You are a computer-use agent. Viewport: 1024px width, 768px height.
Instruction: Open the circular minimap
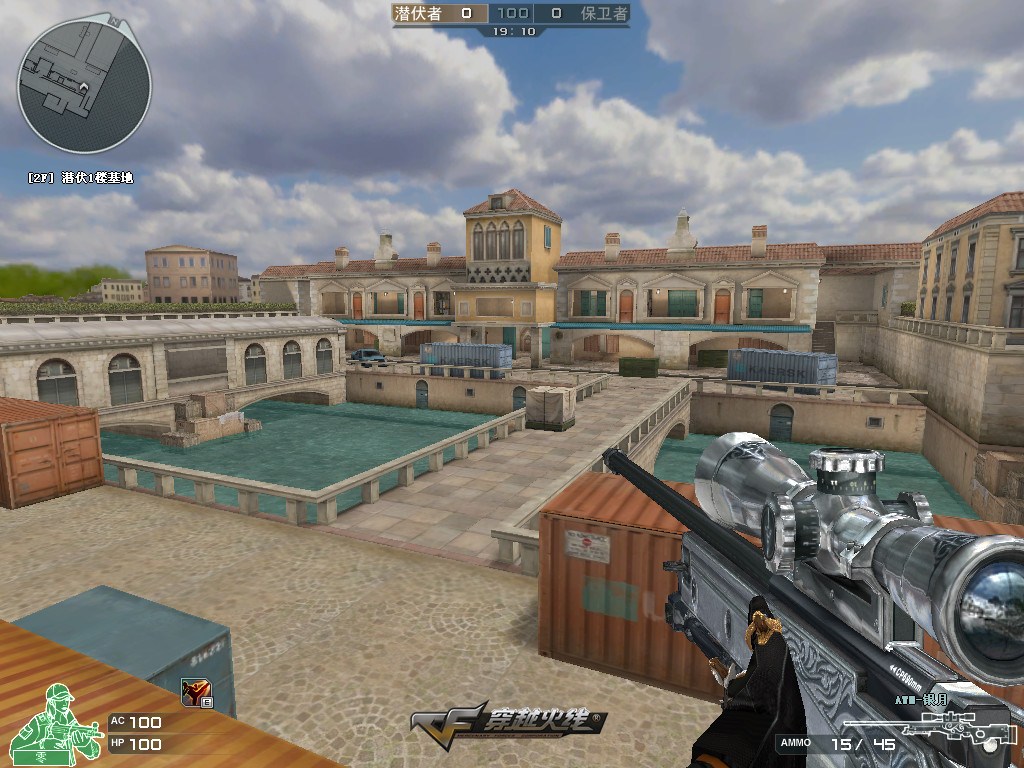84,86
